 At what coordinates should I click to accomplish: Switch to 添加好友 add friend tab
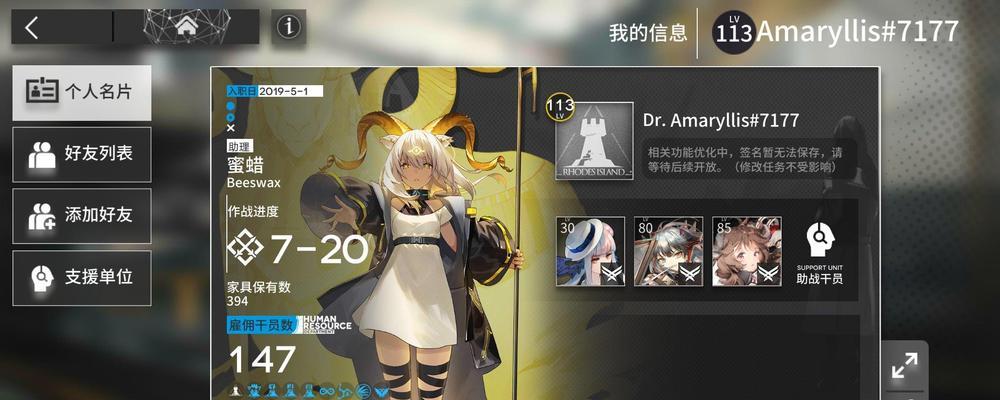pos(82,215)
